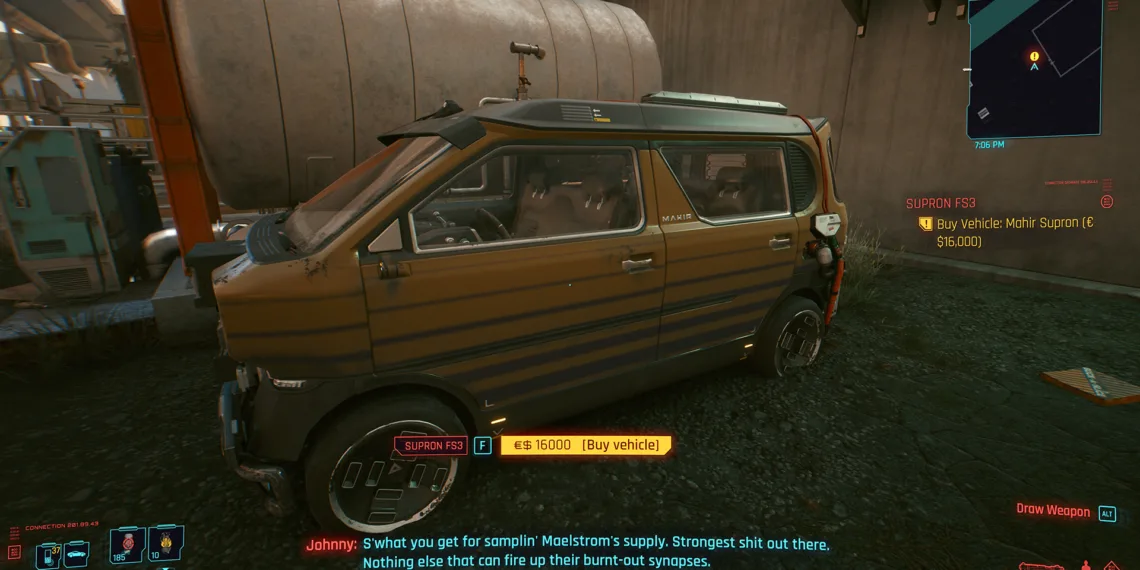The image size is (1140, 570).
Task: Click the yellow quest marker on the minimap
Action: (x=1034, y=57)
